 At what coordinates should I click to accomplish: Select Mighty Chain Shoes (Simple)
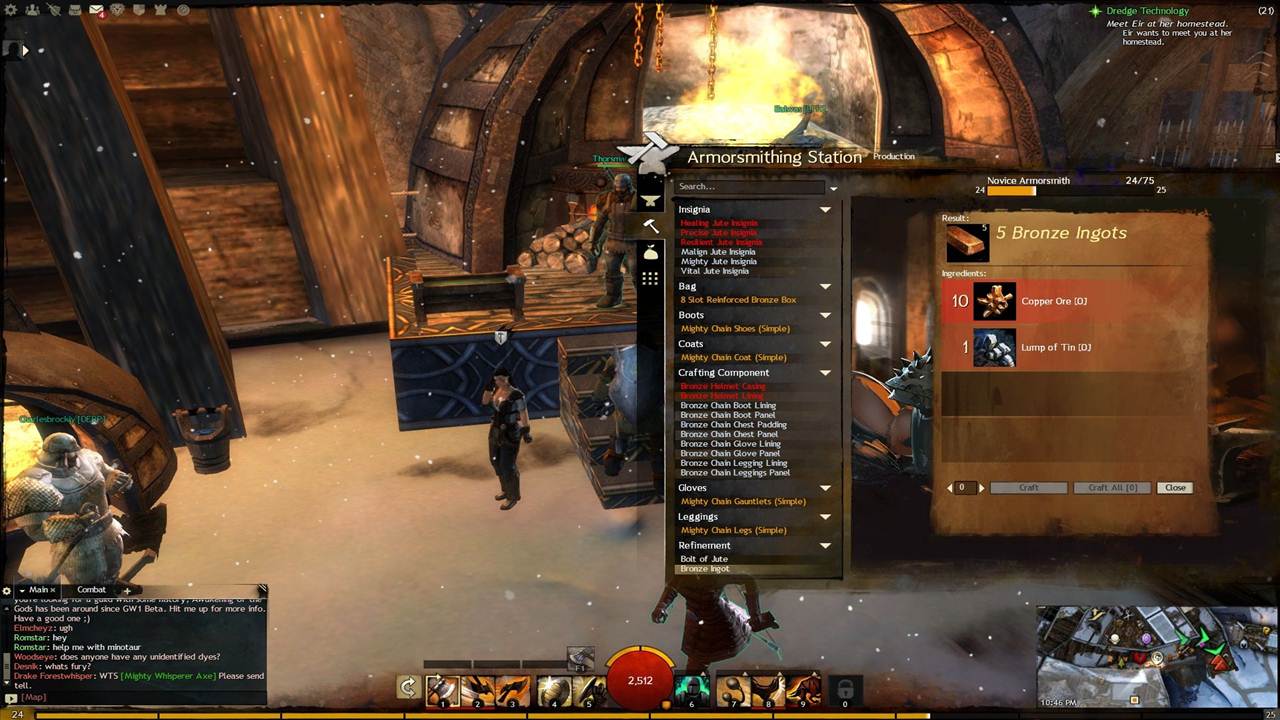click(735, 329)
